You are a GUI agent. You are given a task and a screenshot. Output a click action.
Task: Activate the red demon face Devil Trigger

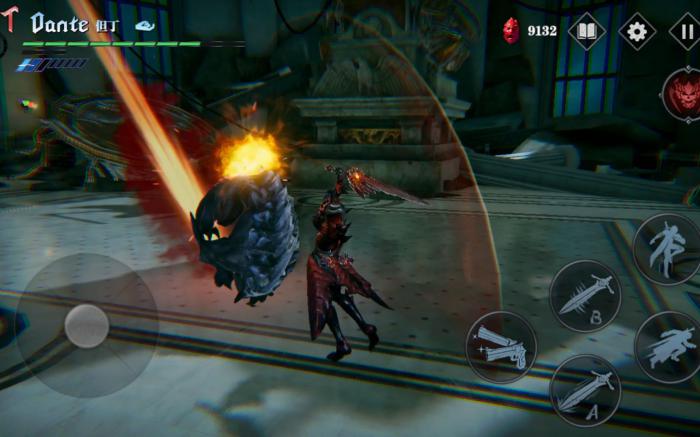(x=682, y=97)
